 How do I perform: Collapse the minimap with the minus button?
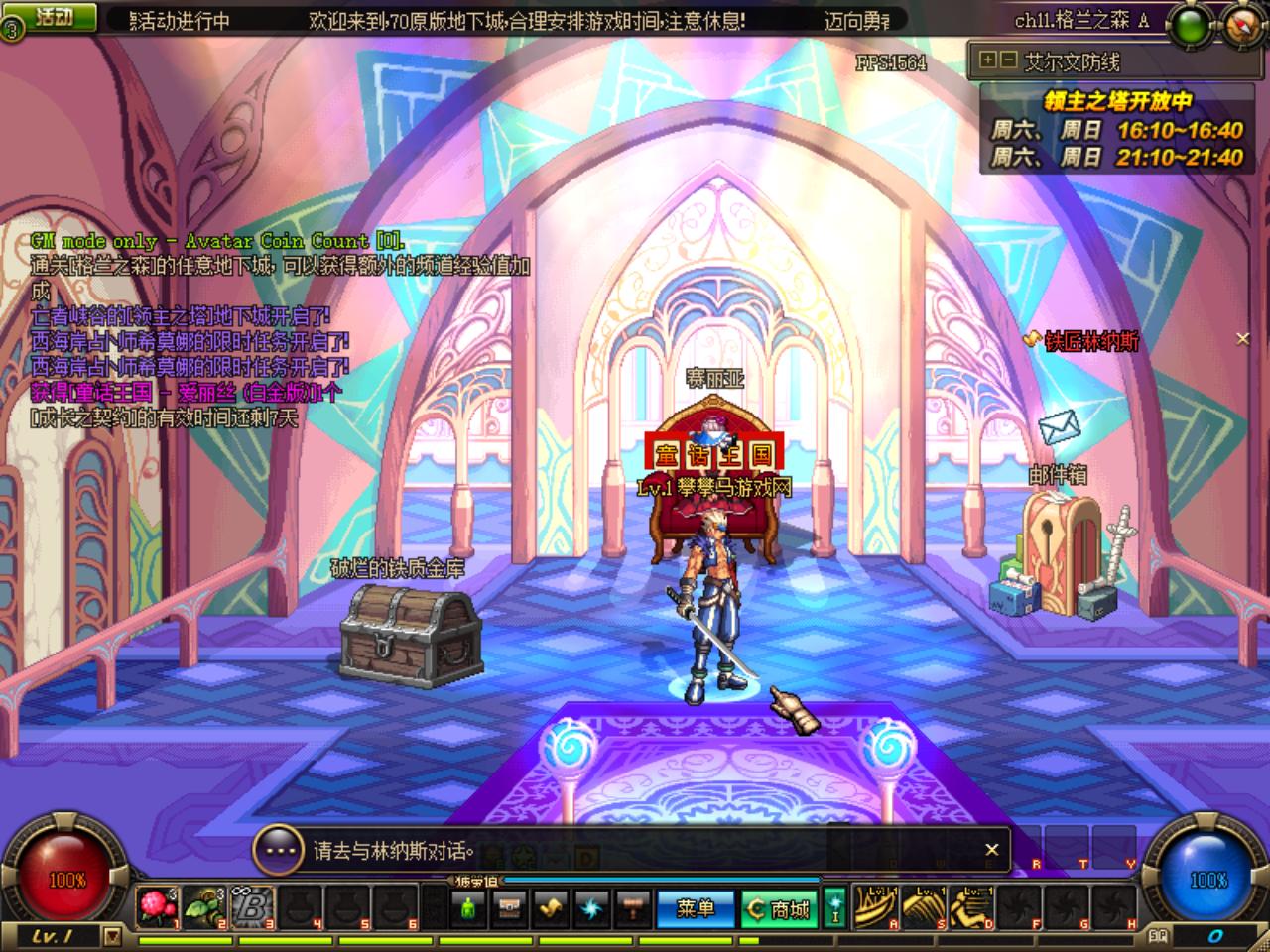pos(1007,60)
